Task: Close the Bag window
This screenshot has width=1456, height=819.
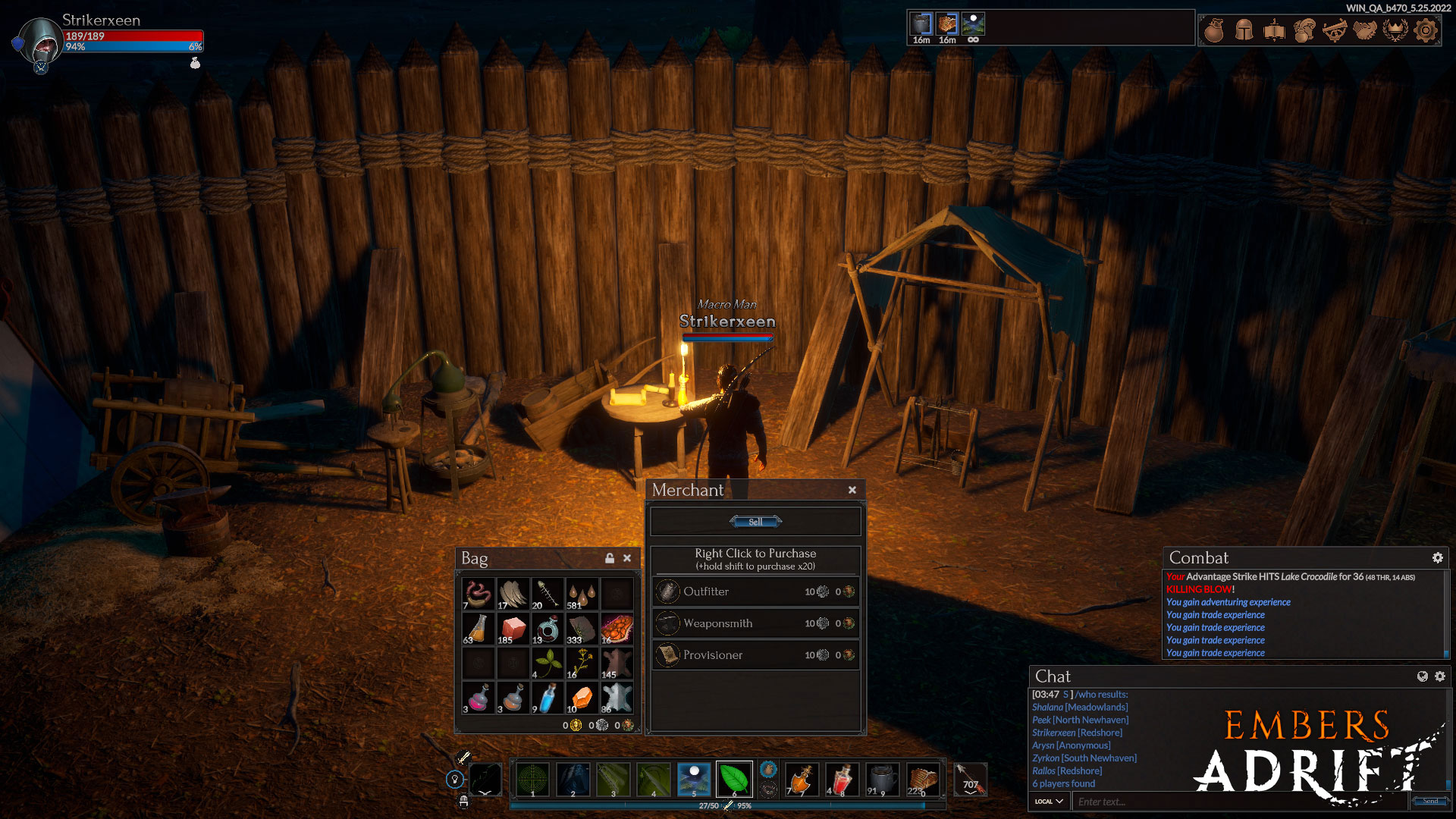Action: pos(627,558)
